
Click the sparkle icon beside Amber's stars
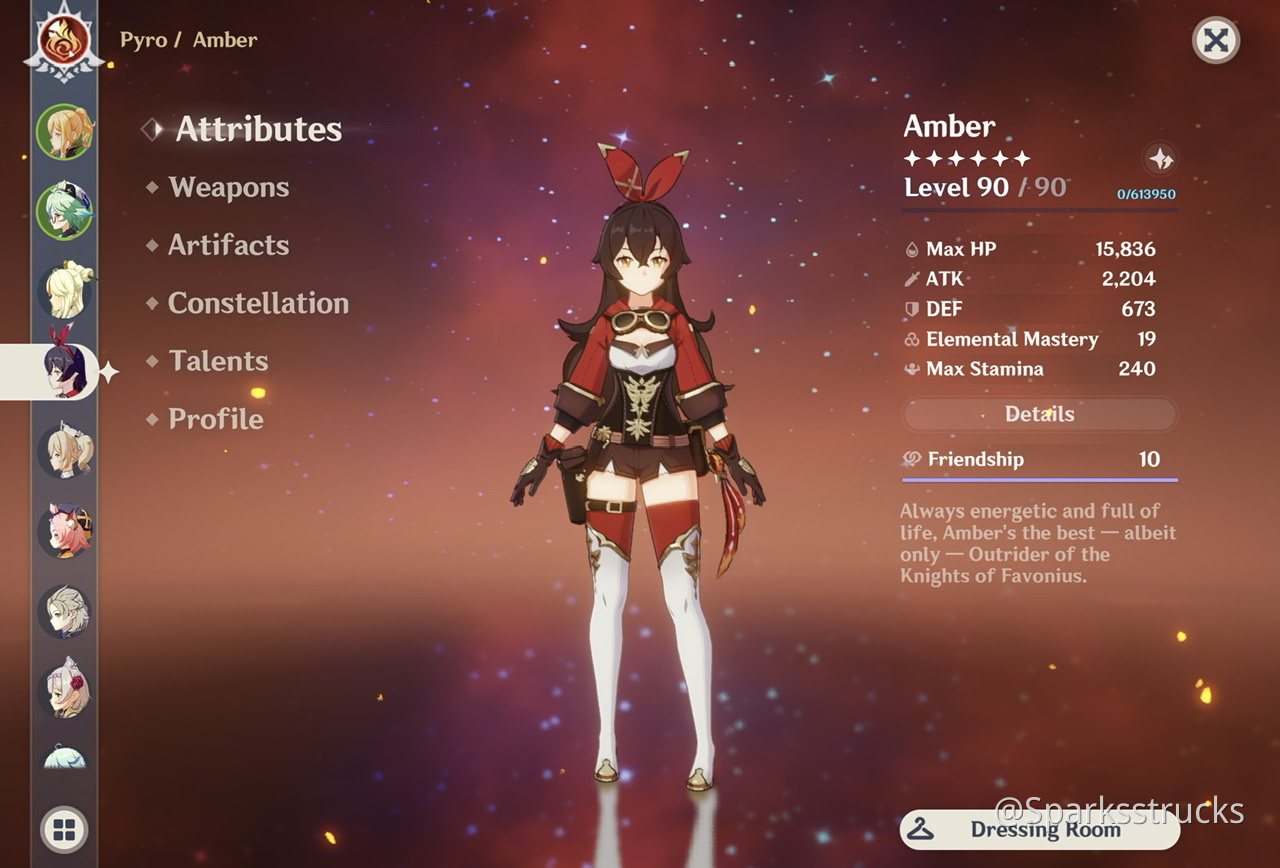pos(1161,159)
